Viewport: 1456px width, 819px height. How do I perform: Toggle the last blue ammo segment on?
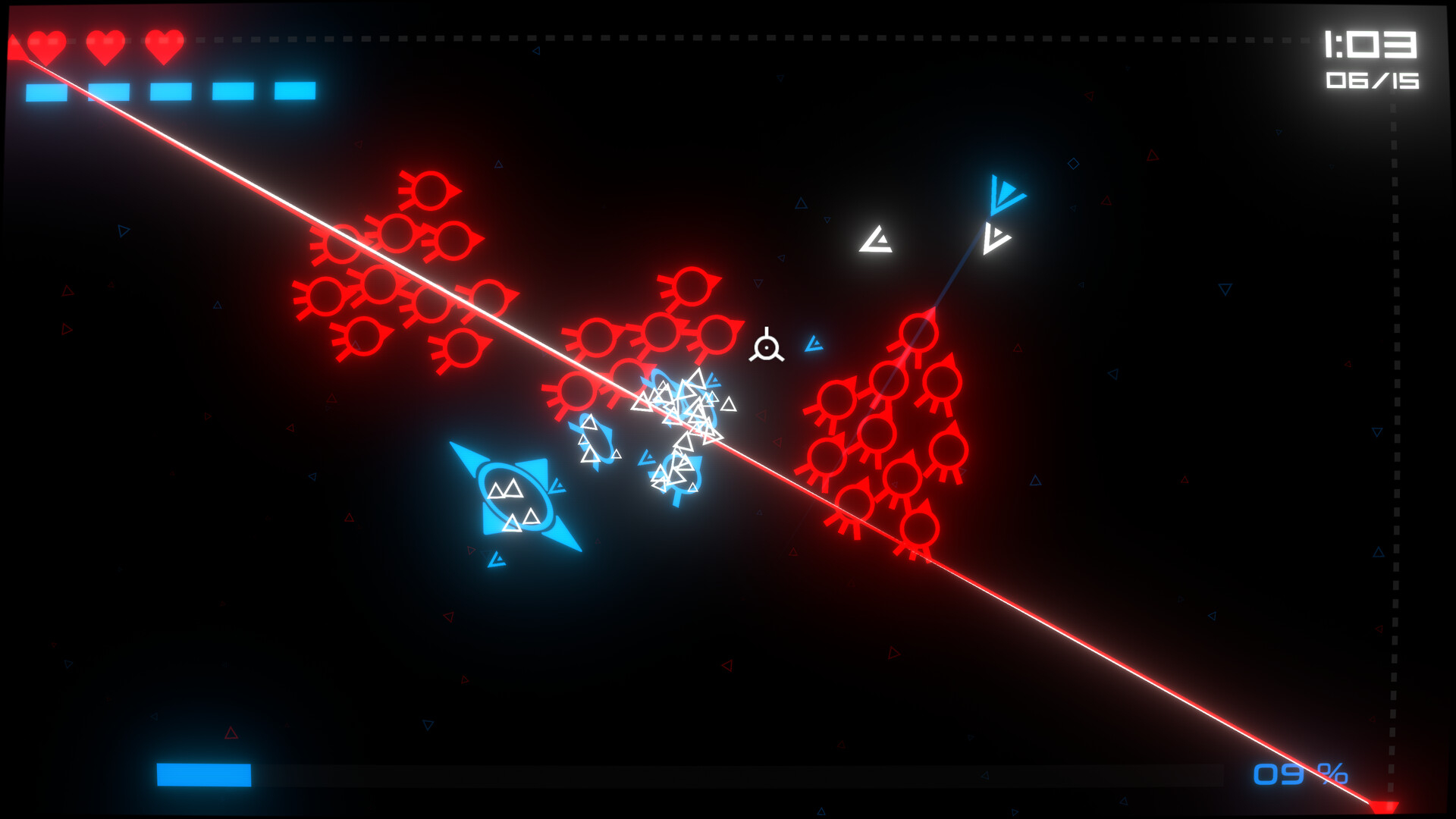click(x=294, y=91)
